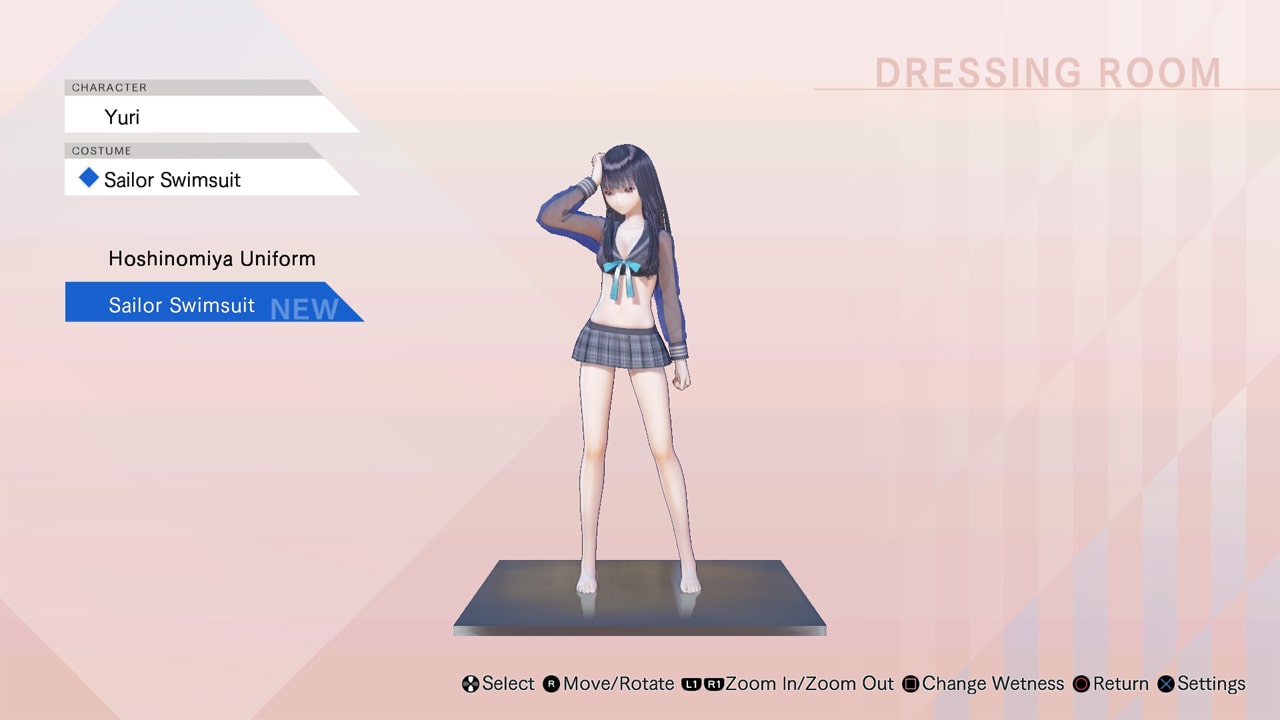Select the highlighted Sailor Swimsuit costume
Image resolution: width=1280 pixels, height=720 pixels.
tap(183, 305)
